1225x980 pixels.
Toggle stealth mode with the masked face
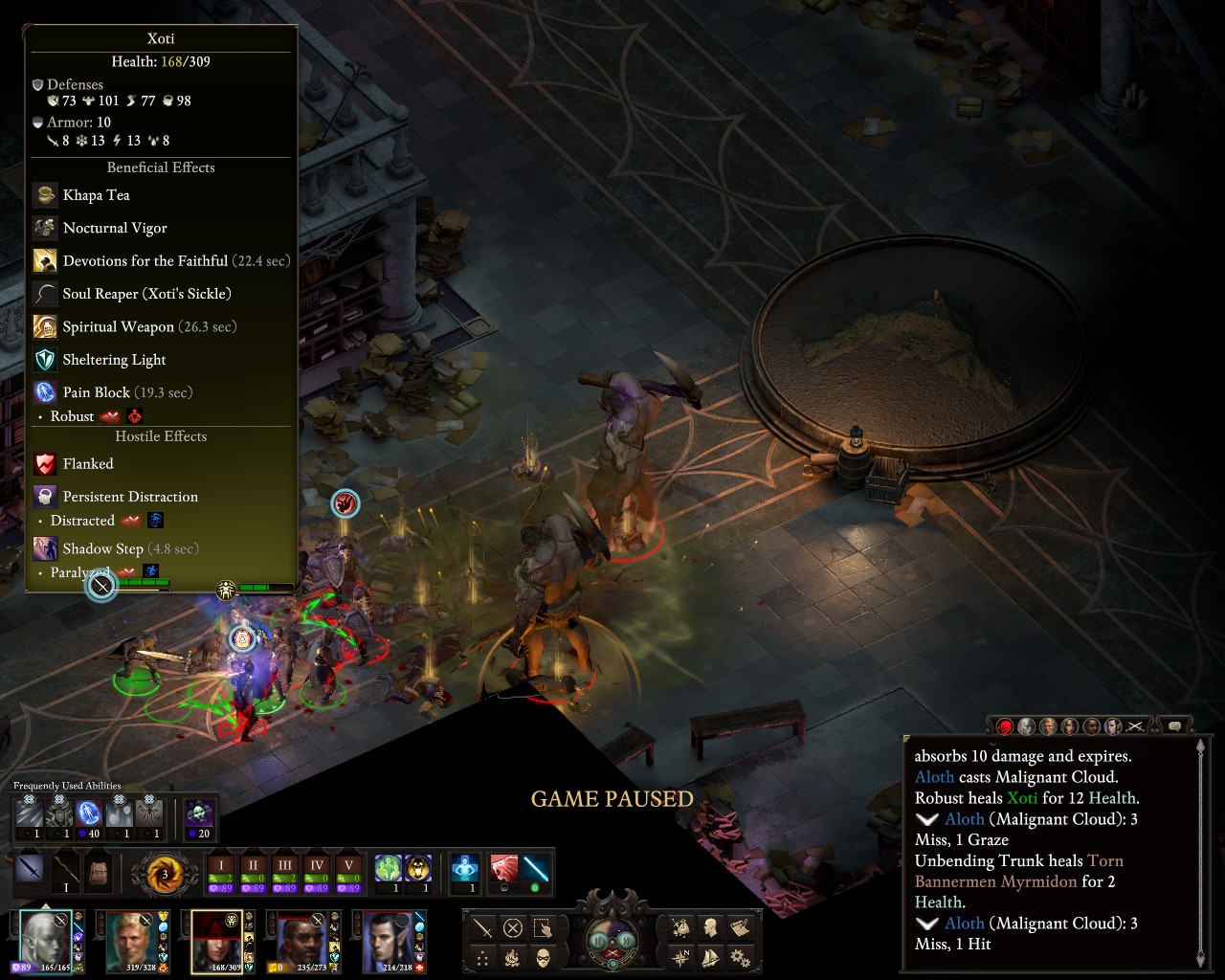point(543,956)
